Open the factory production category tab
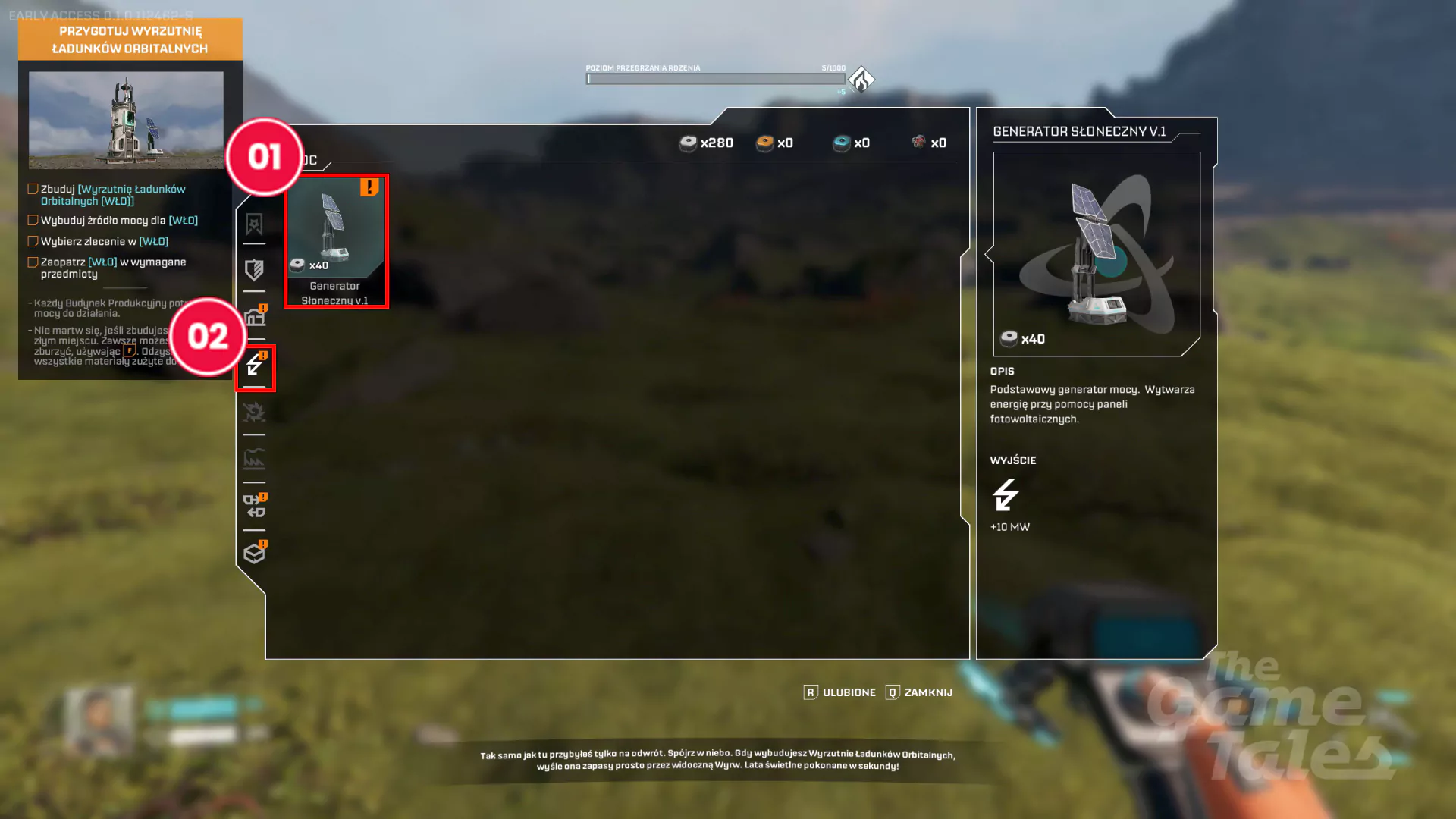This screenshot has height=819, width=1456. click(254, 459)
